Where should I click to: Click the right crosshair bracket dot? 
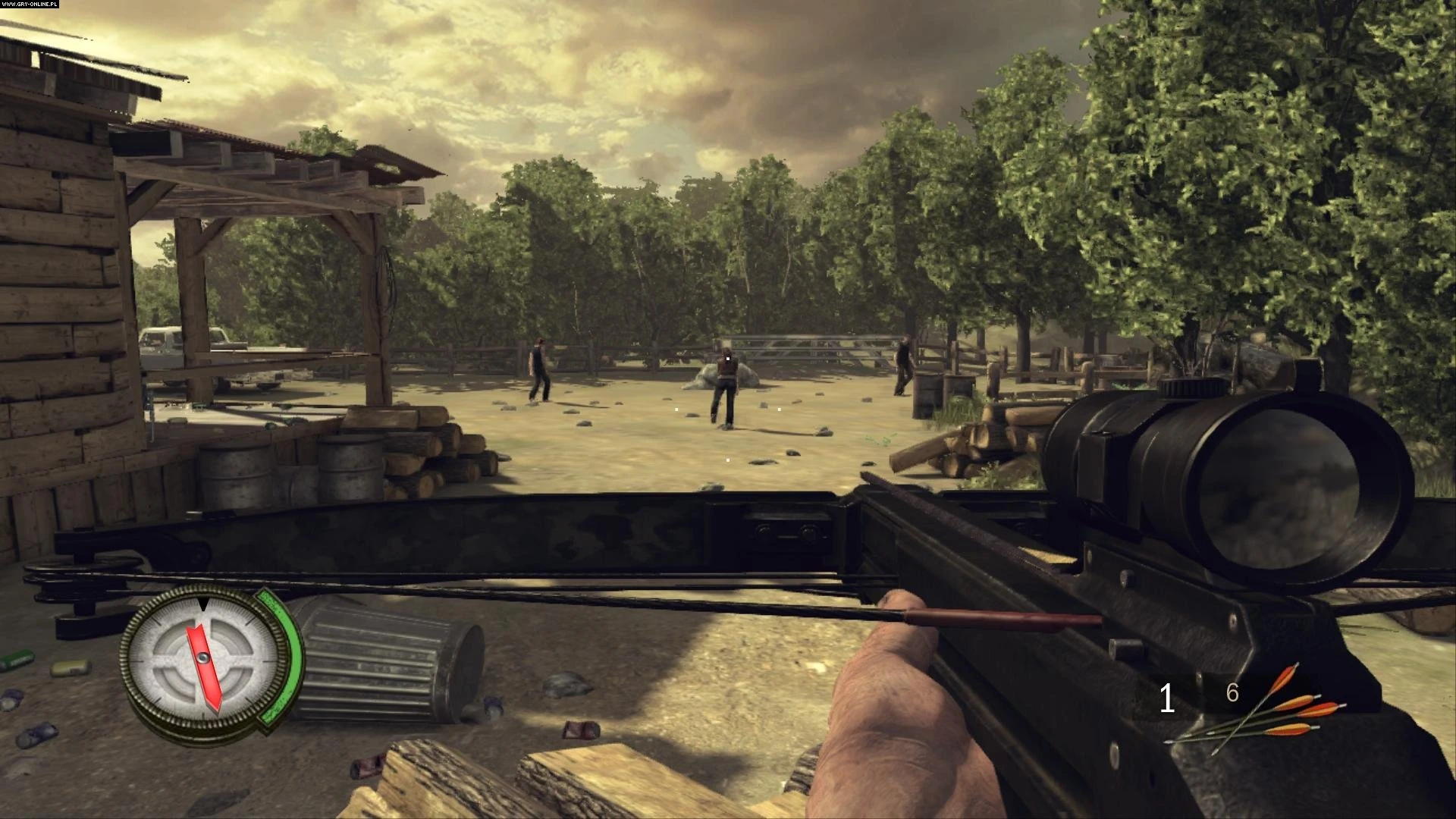(x=779, y=409)
